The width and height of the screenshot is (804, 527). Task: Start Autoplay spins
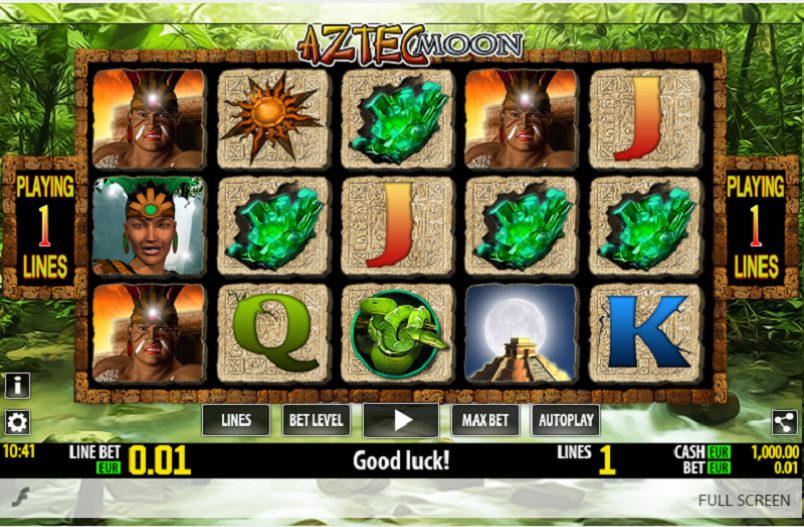(565, 420)
